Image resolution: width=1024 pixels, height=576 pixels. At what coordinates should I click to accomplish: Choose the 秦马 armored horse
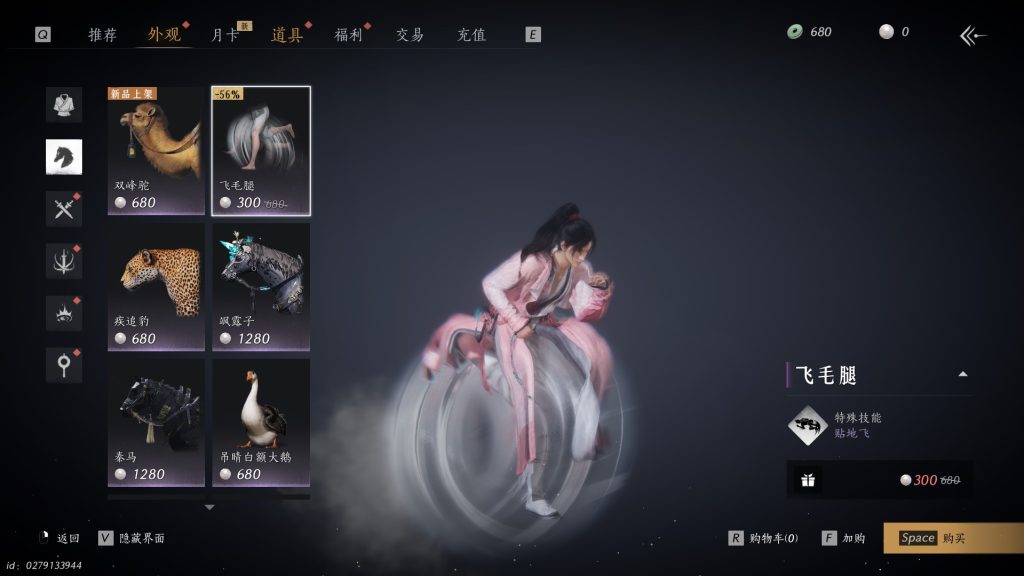tap(156, 423)
